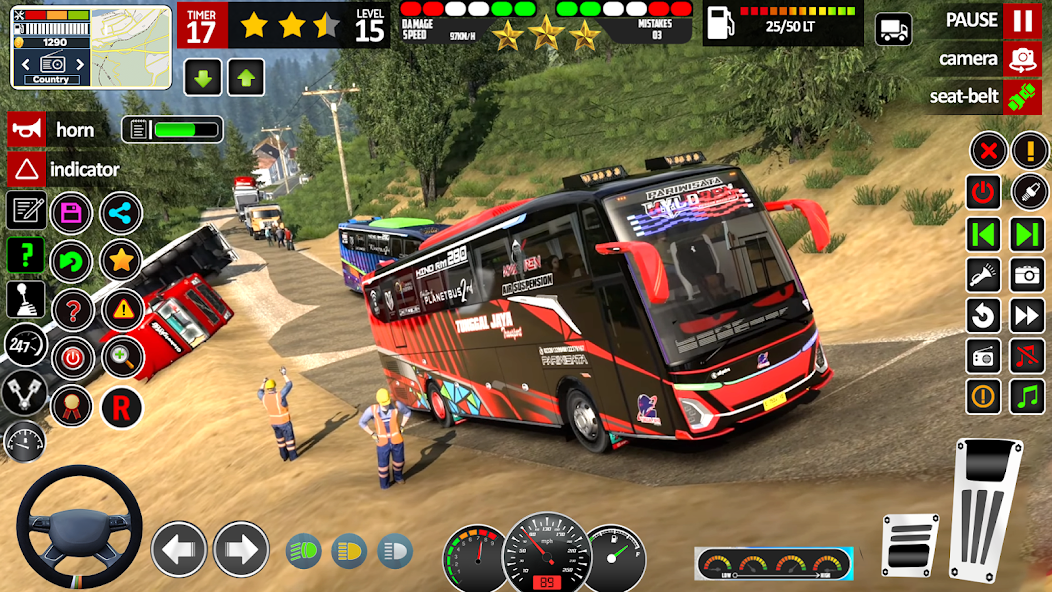This screenshot has height=592, width=1052.
Task: Fasten the seat-belt button
Action: [1021, 97]
